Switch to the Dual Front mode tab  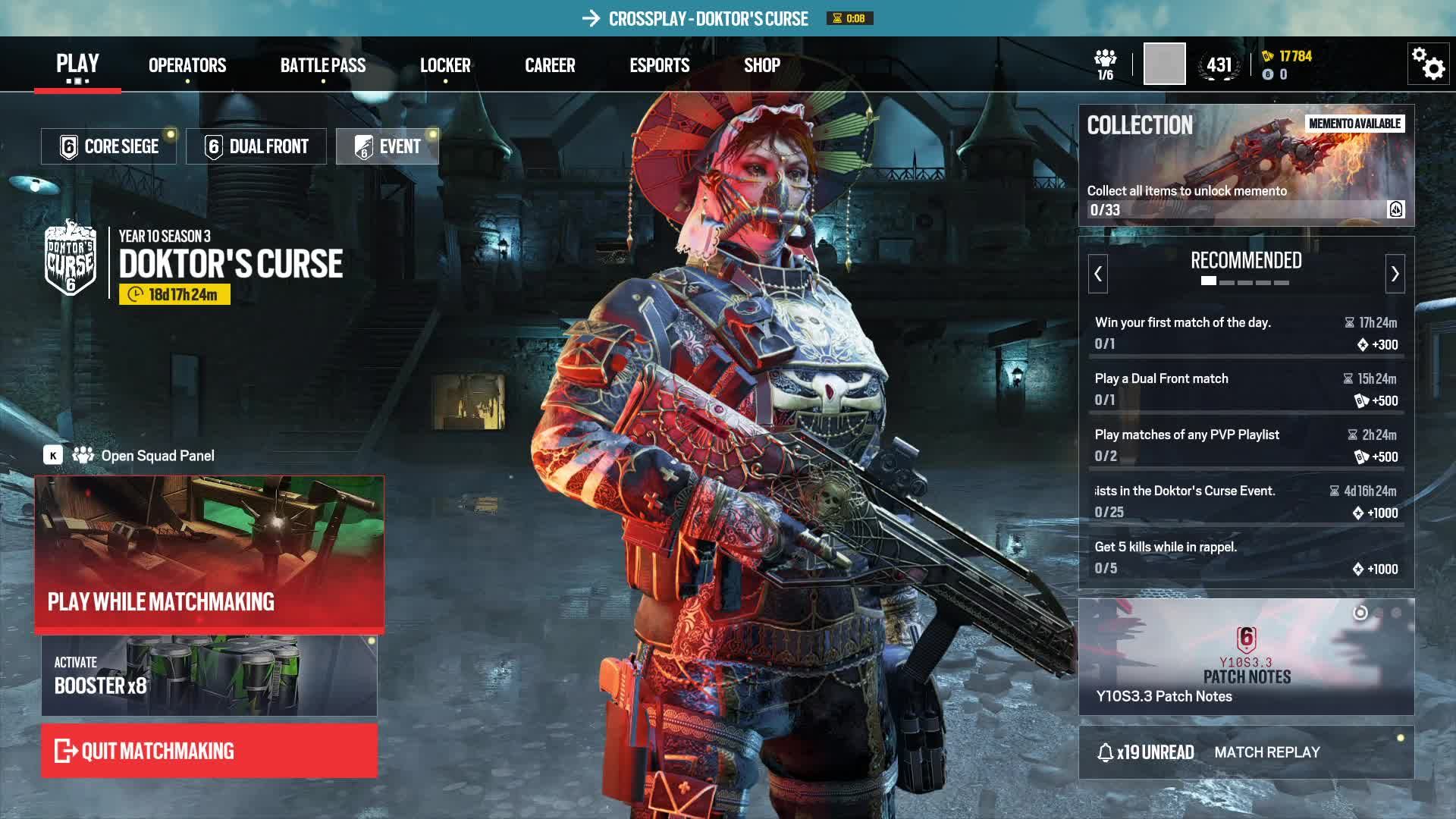coord(256,146)
